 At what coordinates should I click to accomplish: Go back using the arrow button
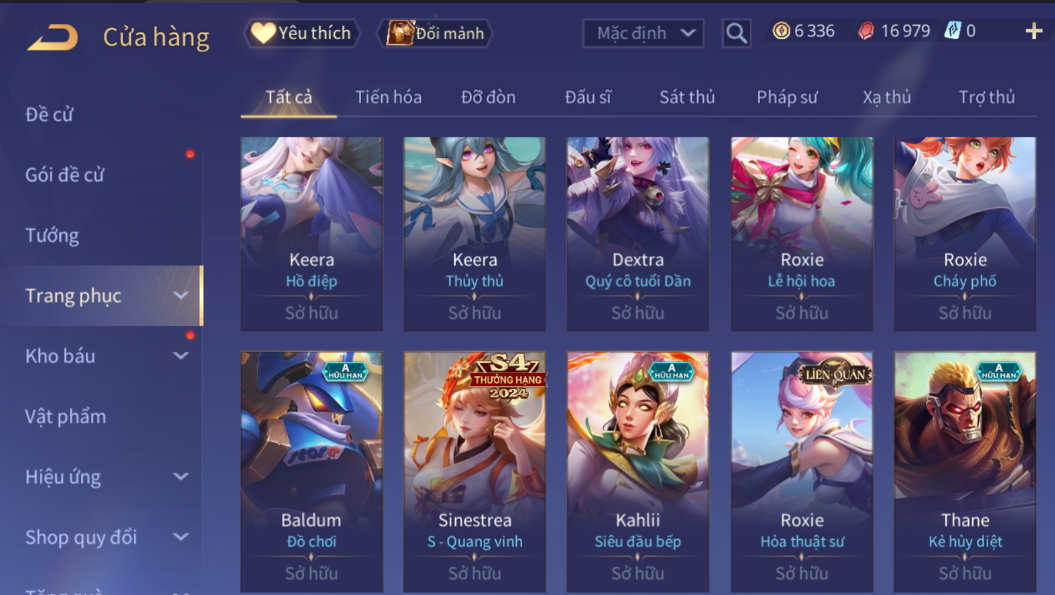coord(52,38)
